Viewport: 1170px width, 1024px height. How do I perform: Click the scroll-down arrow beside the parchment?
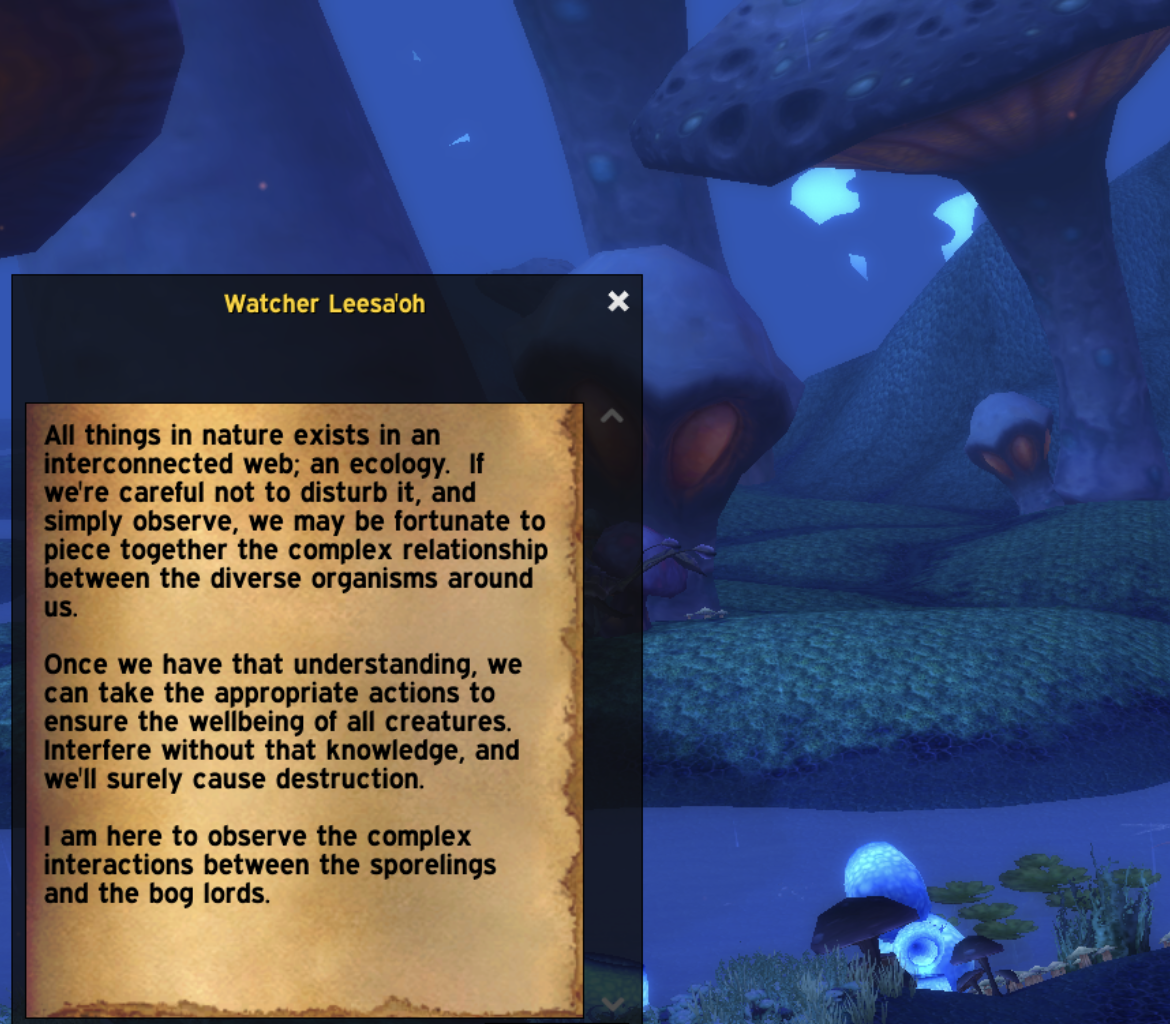pyautogui.click(x=612, y=1004)
